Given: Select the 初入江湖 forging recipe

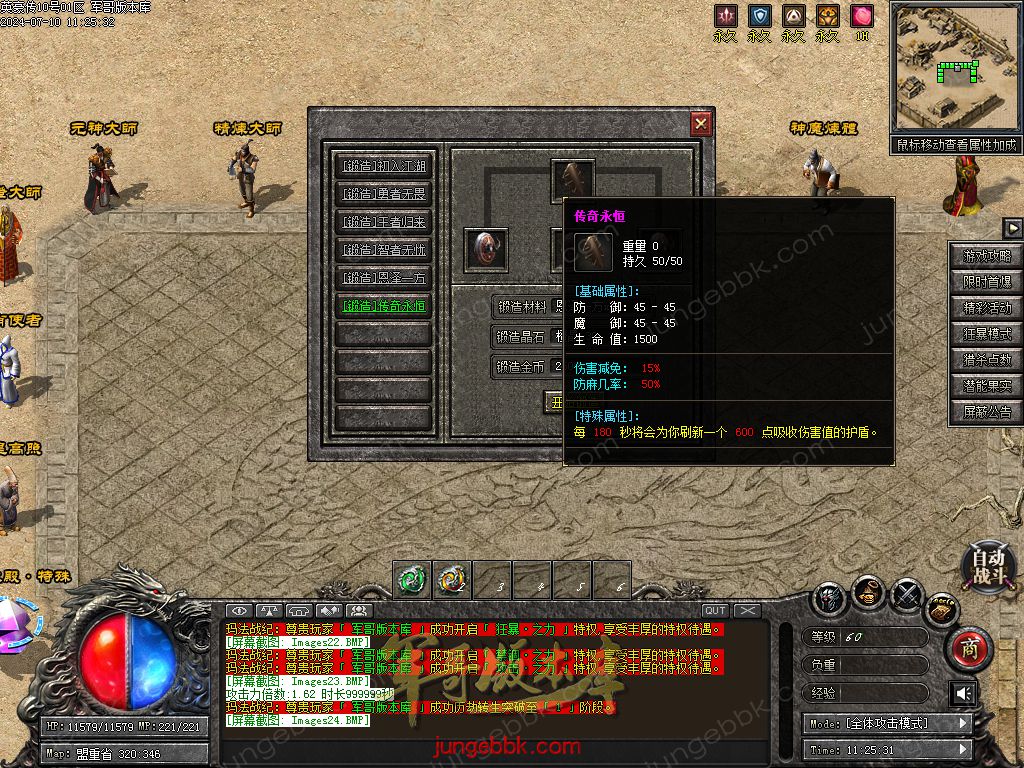Looking at the screenshot, I should 384,166.
